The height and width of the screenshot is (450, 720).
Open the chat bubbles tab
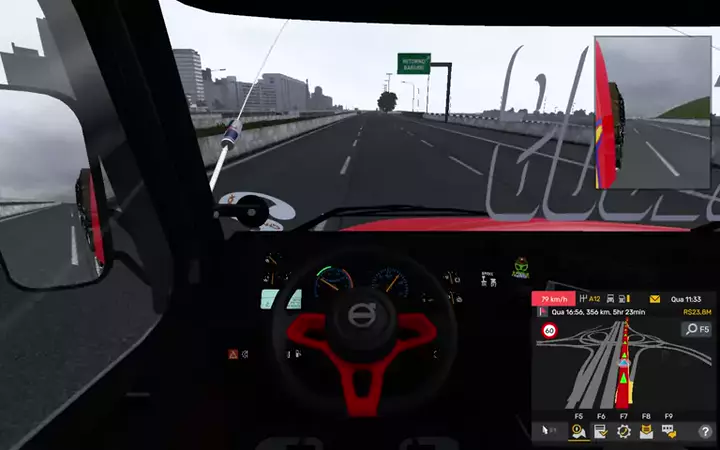668,431
